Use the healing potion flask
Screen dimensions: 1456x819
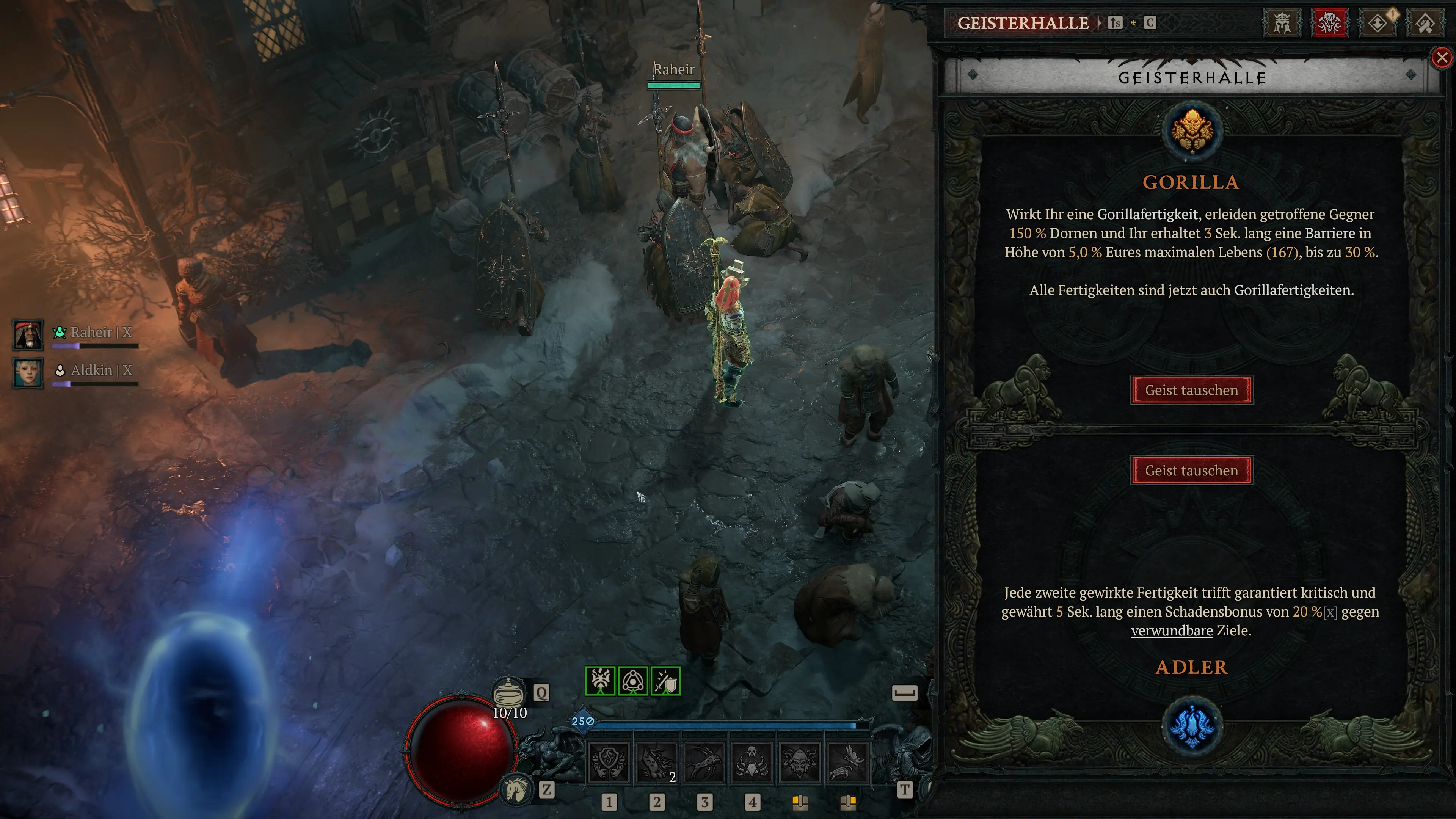tap(509, 692)
